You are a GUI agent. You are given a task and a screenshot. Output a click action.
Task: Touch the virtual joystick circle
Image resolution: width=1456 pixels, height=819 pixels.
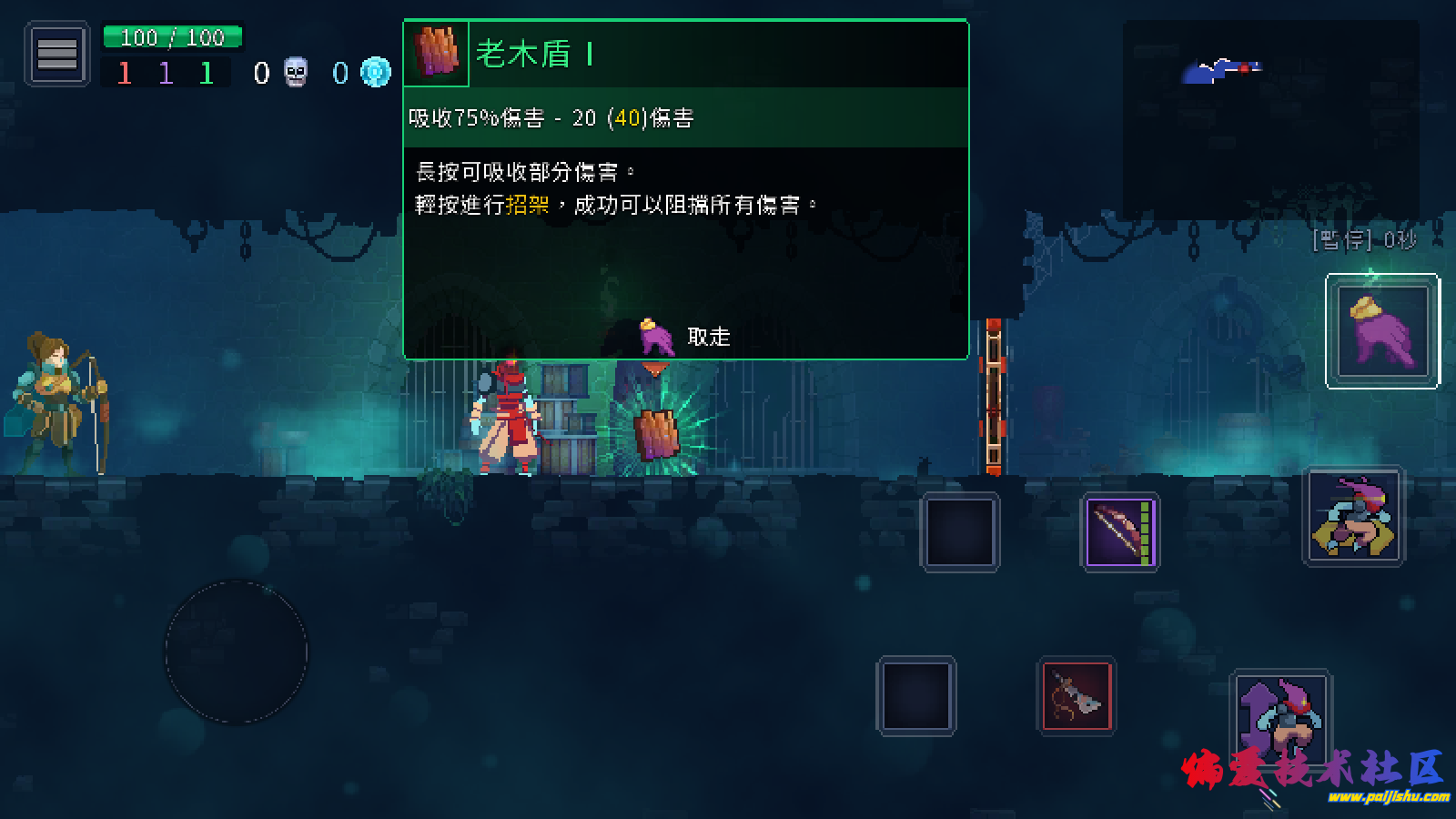[237, 652]
